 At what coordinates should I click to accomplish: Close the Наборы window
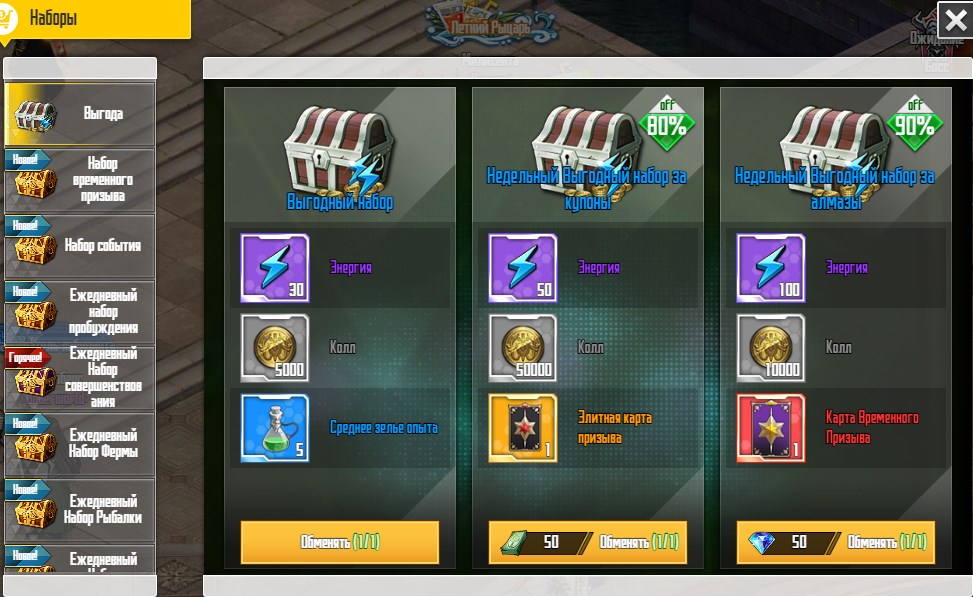(x=952, y=20)
